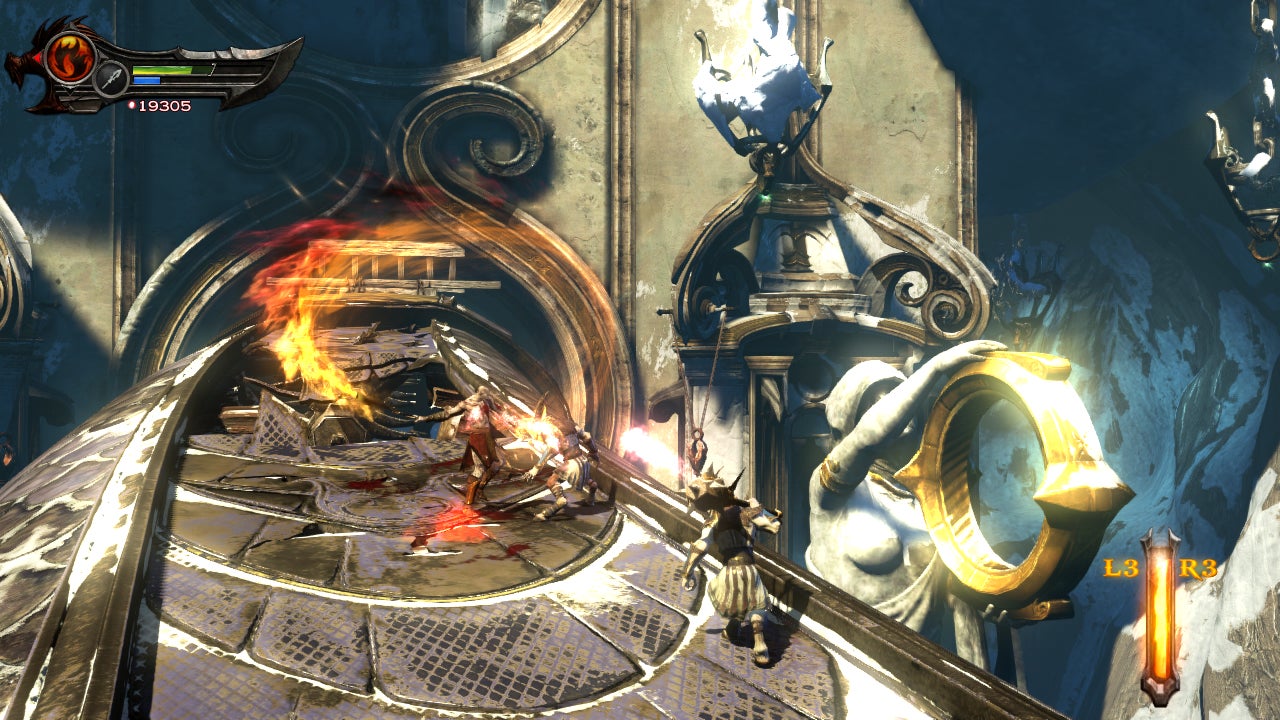Click the secondary weapon blade icon
This screenshot has width=1280, height=720.
pos(110,79)
